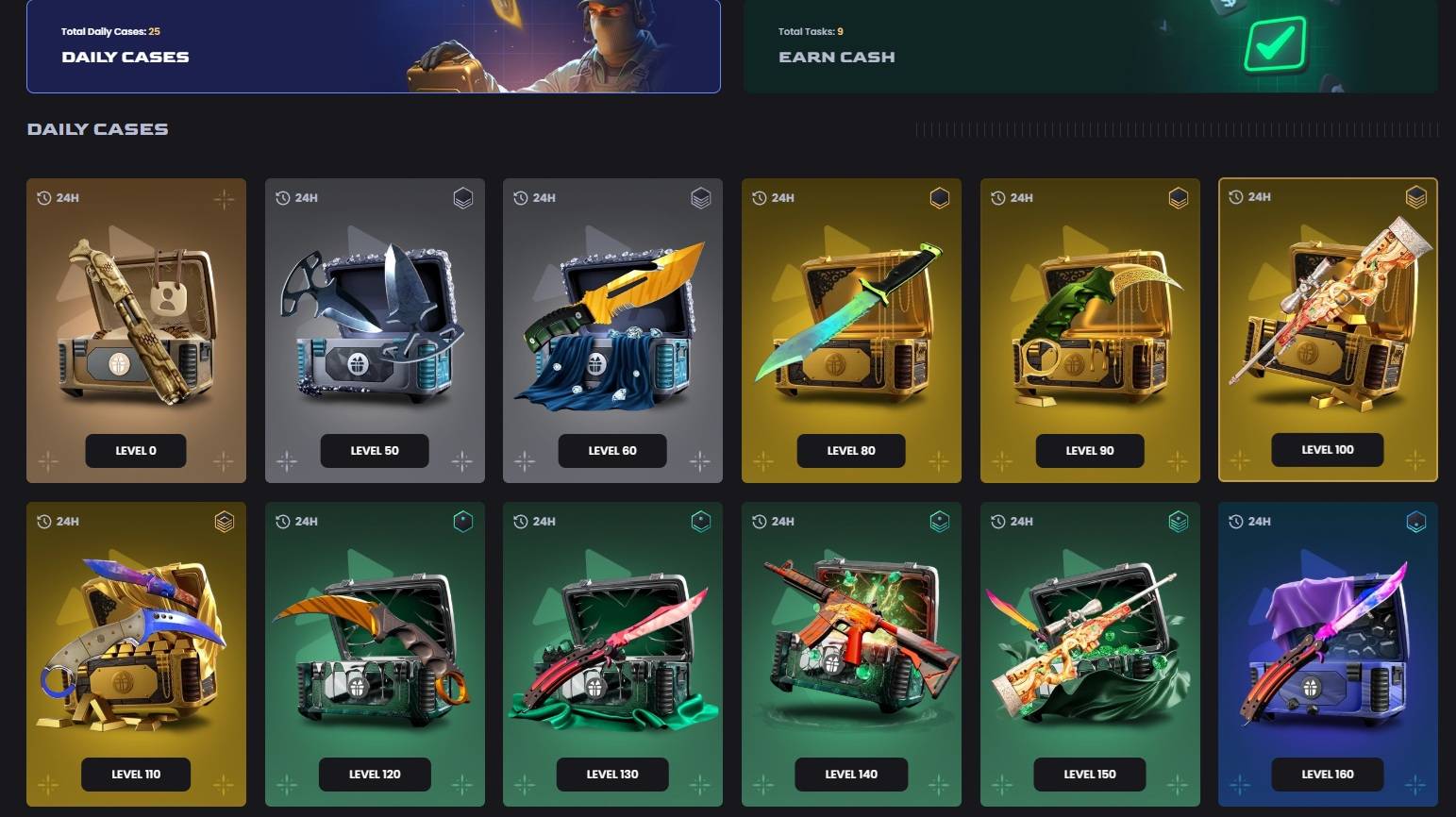Click the 24H clock icon on Level 130 case
1456x817 pixels.
pos(519,521)
